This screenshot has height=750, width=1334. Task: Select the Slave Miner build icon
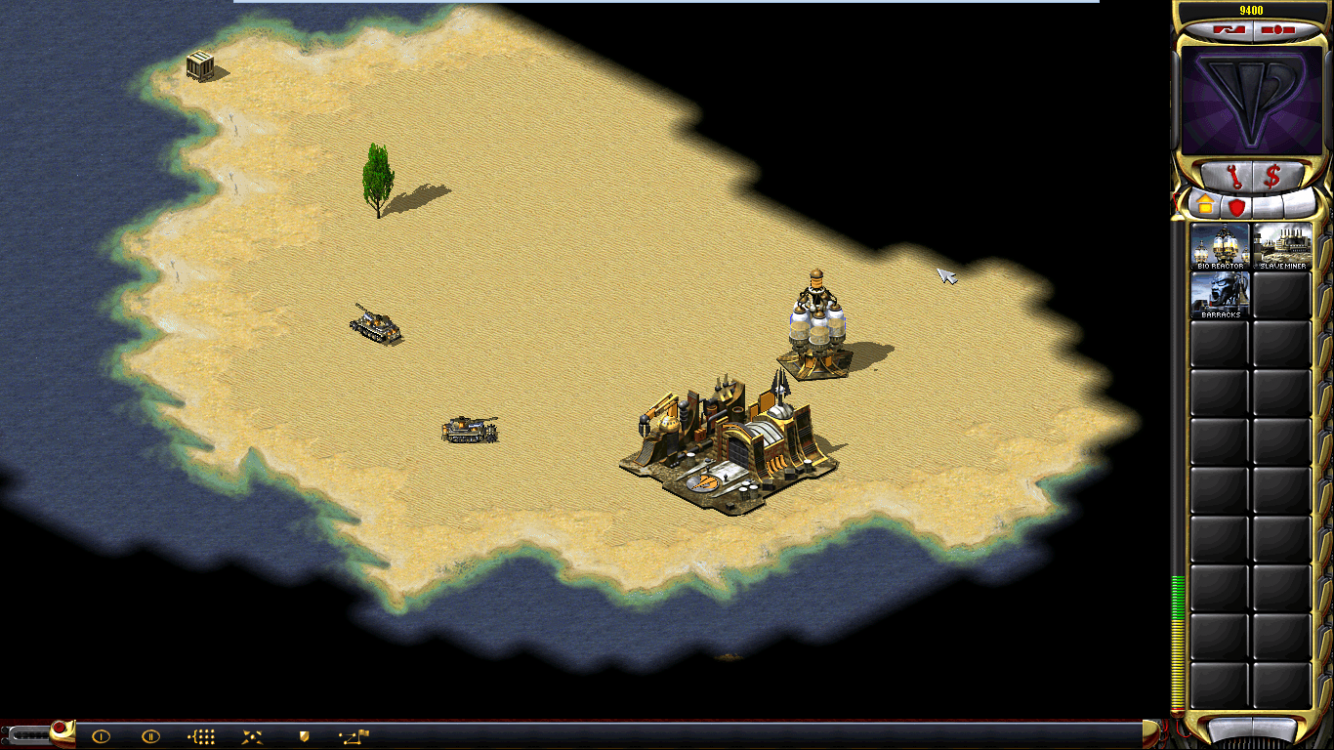1283,245
